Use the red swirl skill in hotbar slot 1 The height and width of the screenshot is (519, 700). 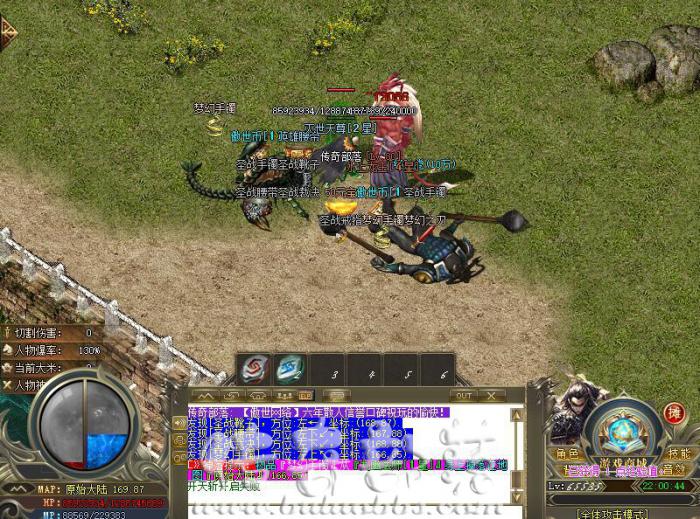(x=255, y=369)
